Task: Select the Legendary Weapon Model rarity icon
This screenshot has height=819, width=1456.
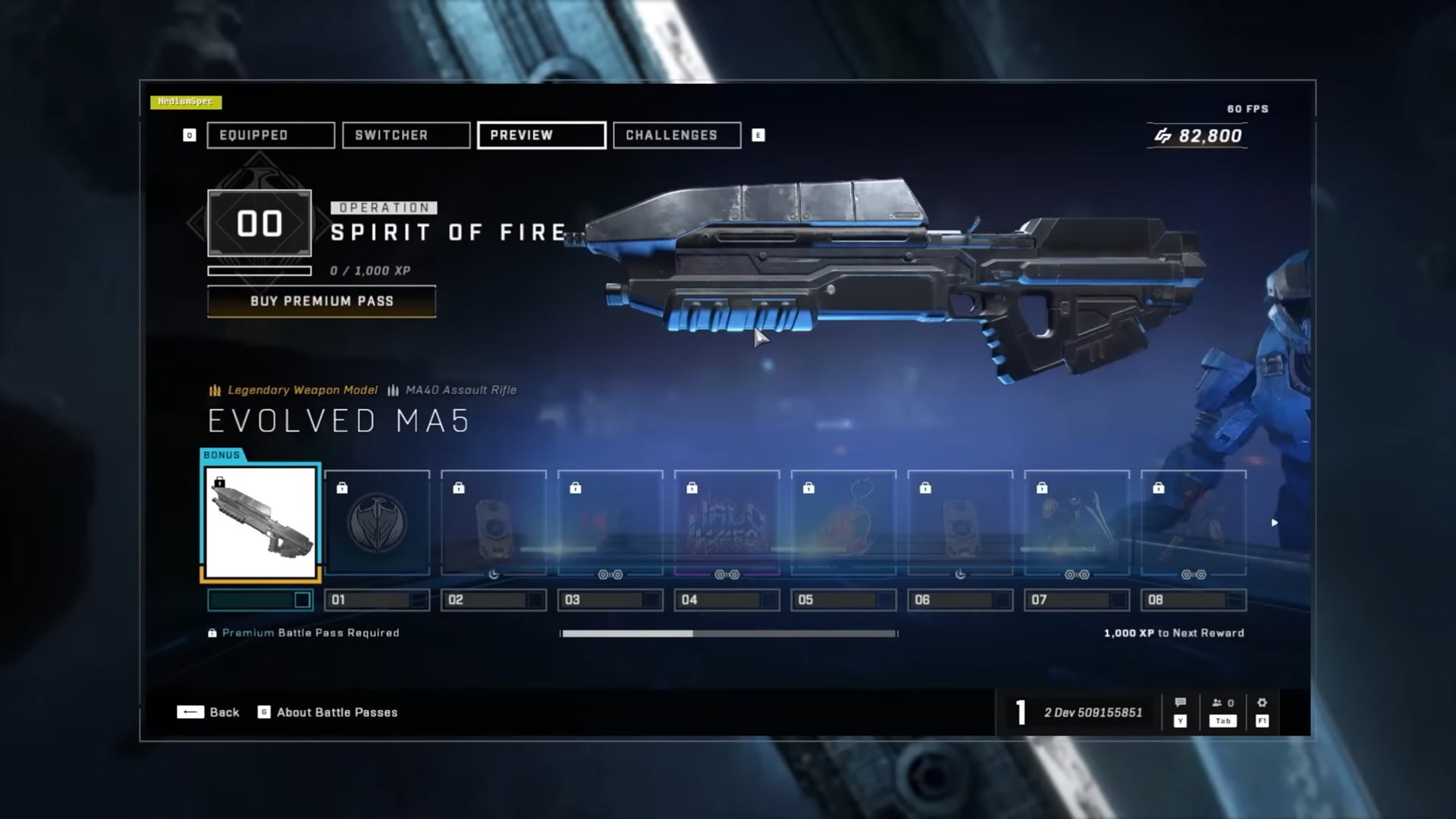Action: (x=215, y=391)
